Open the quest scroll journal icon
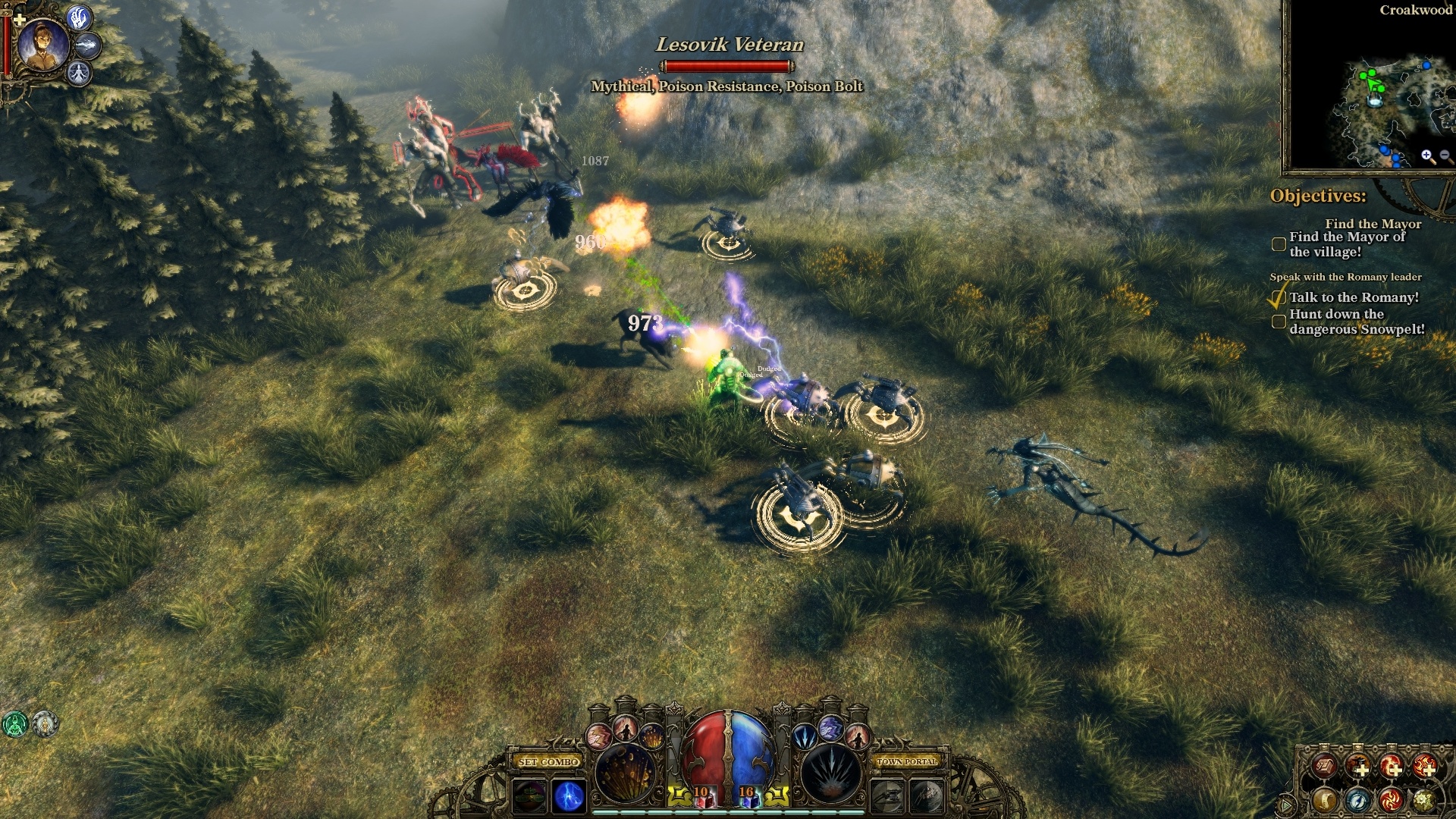 coord(1324,799)
